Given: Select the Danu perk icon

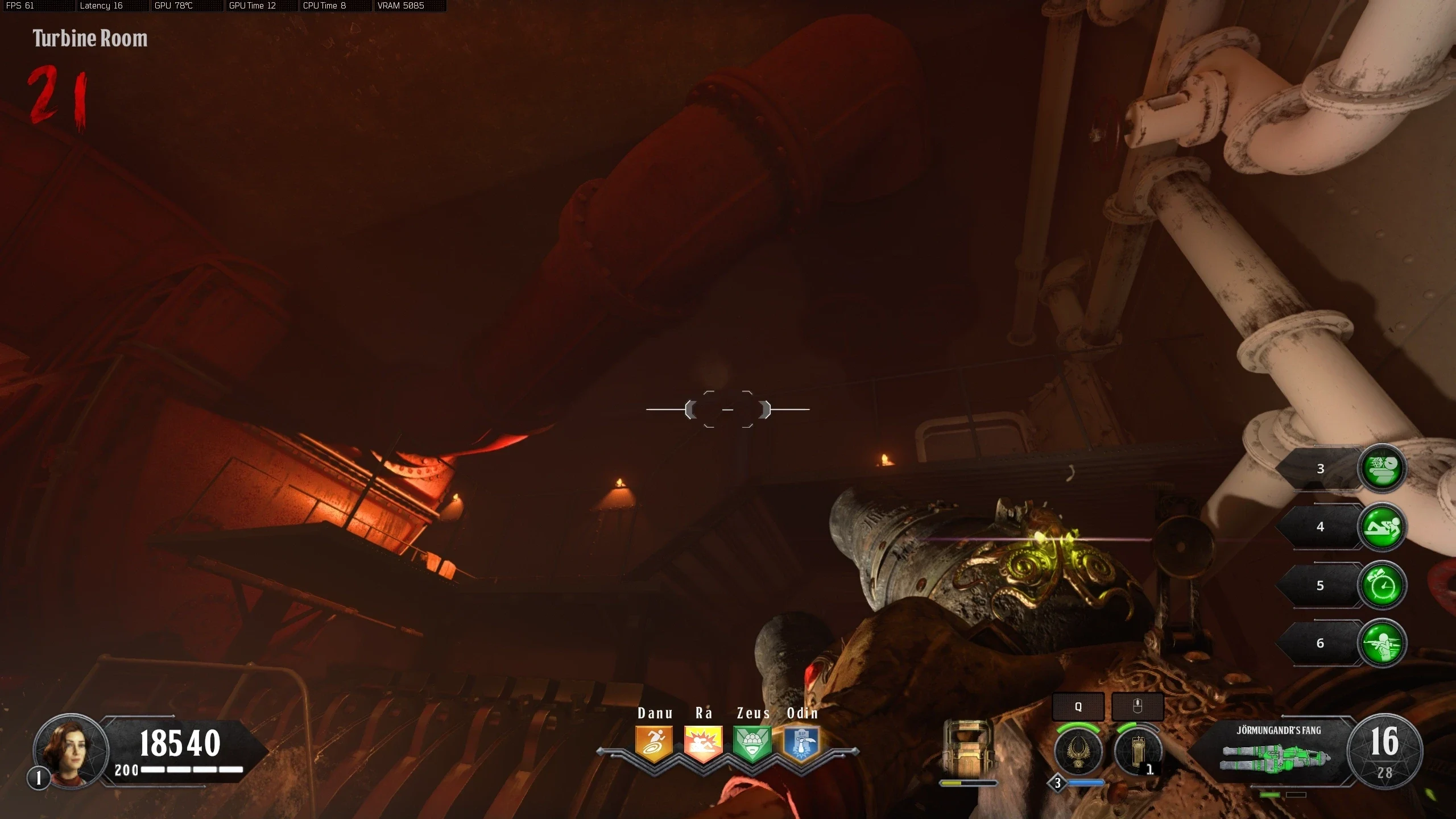Looking at the screenshot, I should click(654, 743).
